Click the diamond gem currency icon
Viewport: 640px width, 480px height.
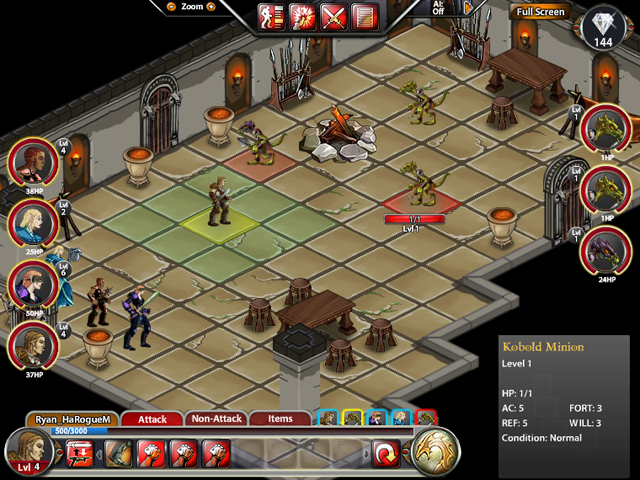[602, 24]
